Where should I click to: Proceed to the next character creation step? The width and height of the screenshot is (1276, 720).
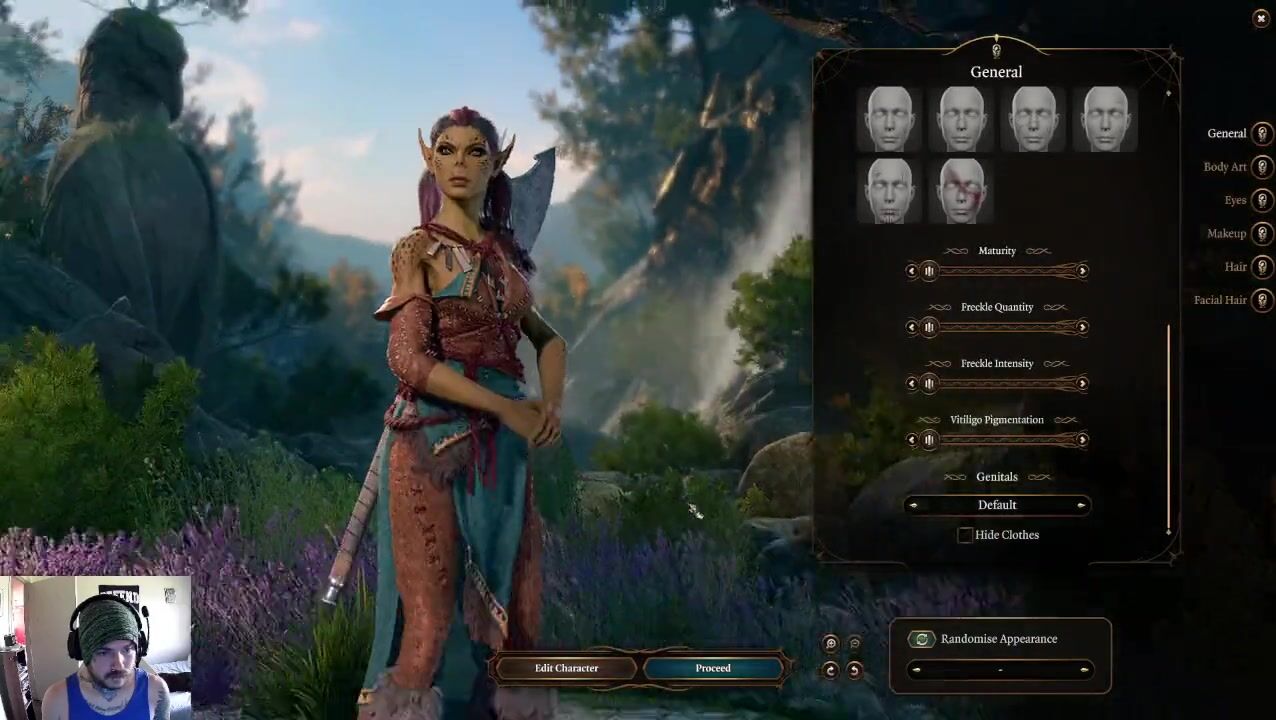[x=713, y=668]
